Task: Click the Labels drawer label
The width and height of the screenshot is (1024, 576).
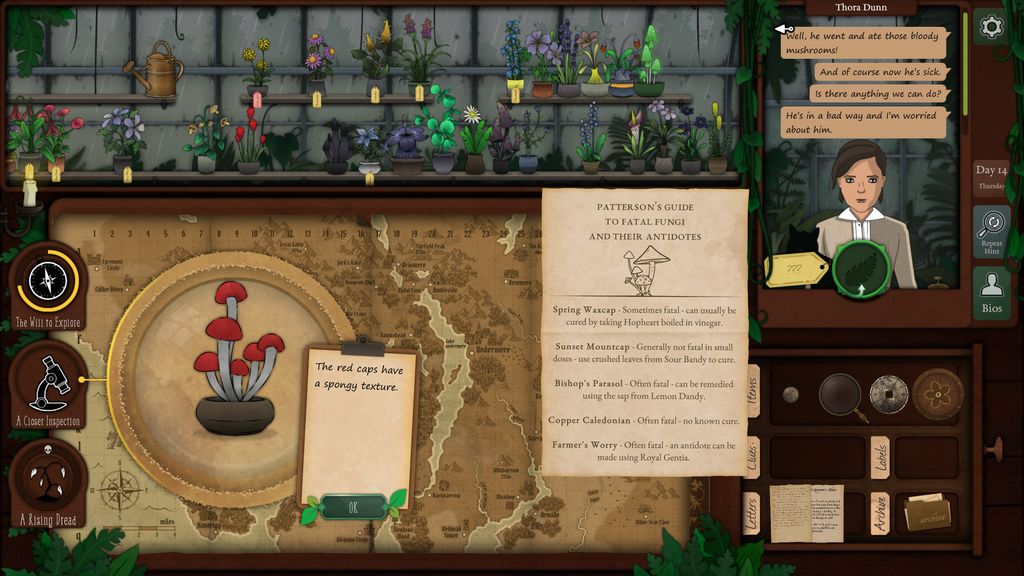Action: [x=880, y=456]
